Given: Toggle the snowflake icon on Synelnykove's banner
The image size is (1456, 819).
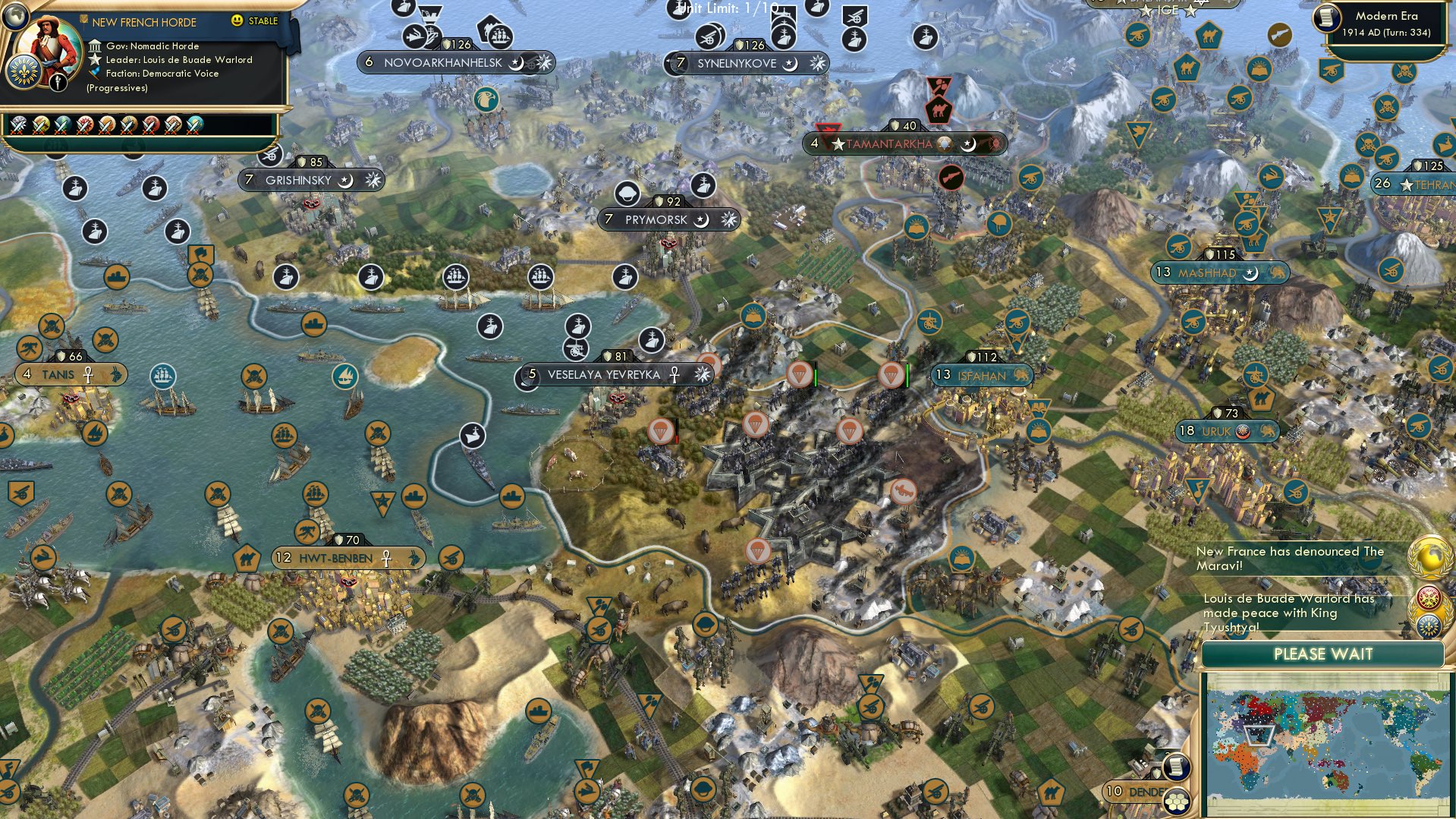Looking at the screenshot, I should click(x=818, y=64).
